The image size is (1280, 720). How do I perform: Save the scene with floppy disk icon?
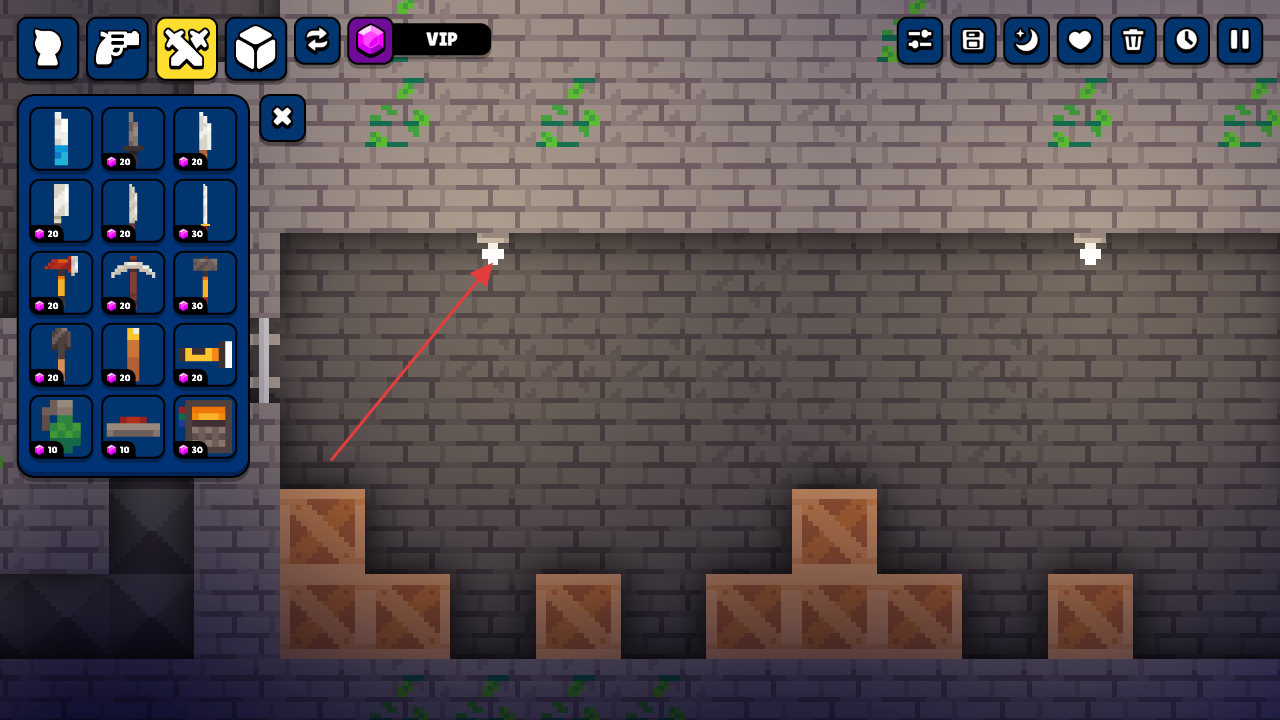click(x=973, y=41)
